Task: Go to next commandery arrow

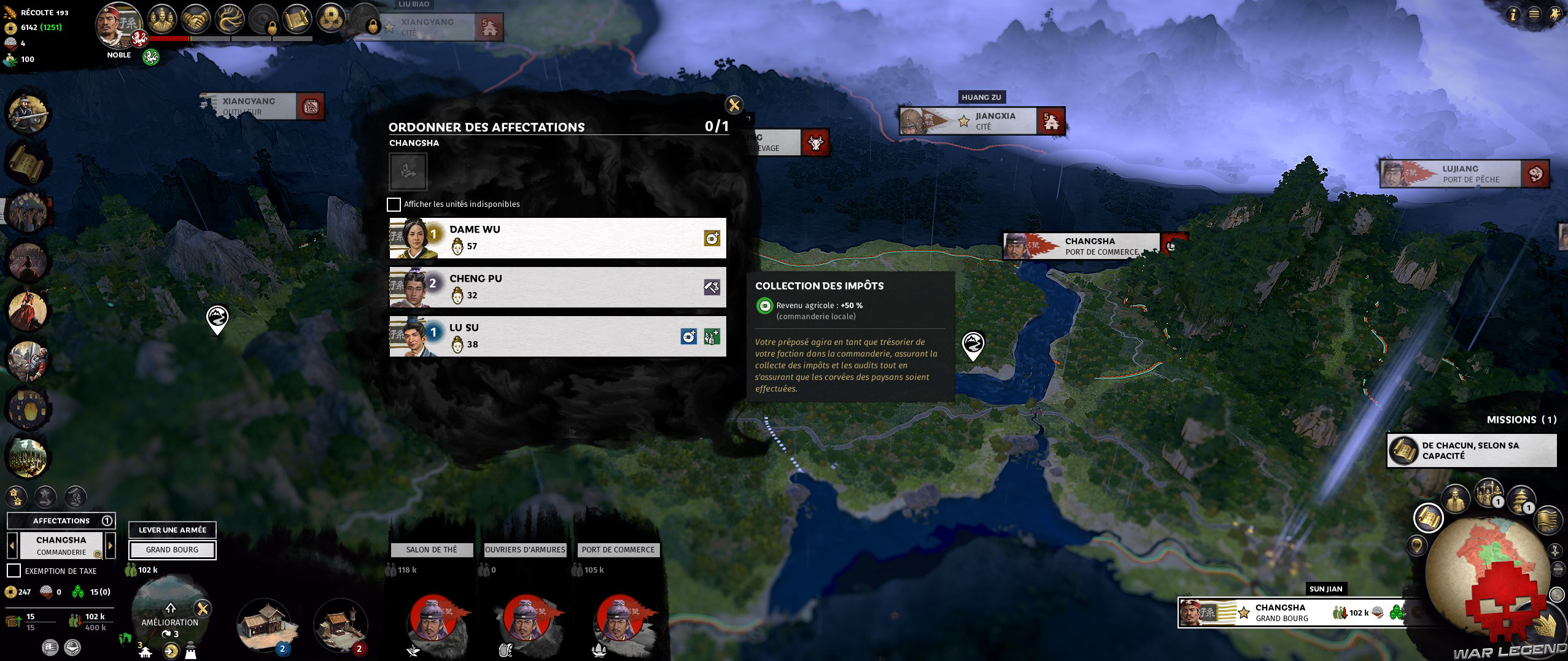Action: pyautogui.click(x=111, y=545)
